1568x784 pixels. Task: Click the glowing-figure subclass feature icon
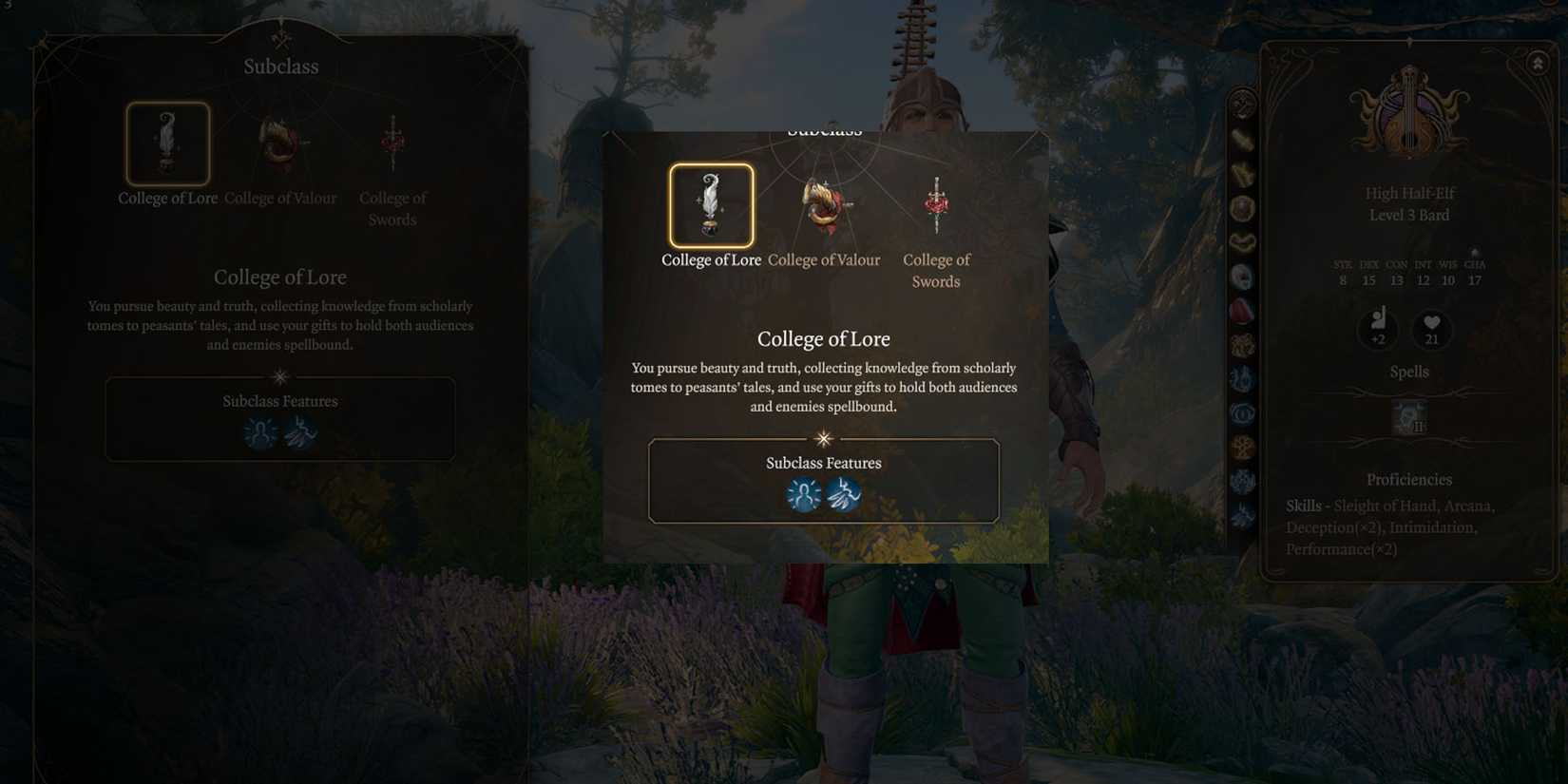tap(804, 494)
